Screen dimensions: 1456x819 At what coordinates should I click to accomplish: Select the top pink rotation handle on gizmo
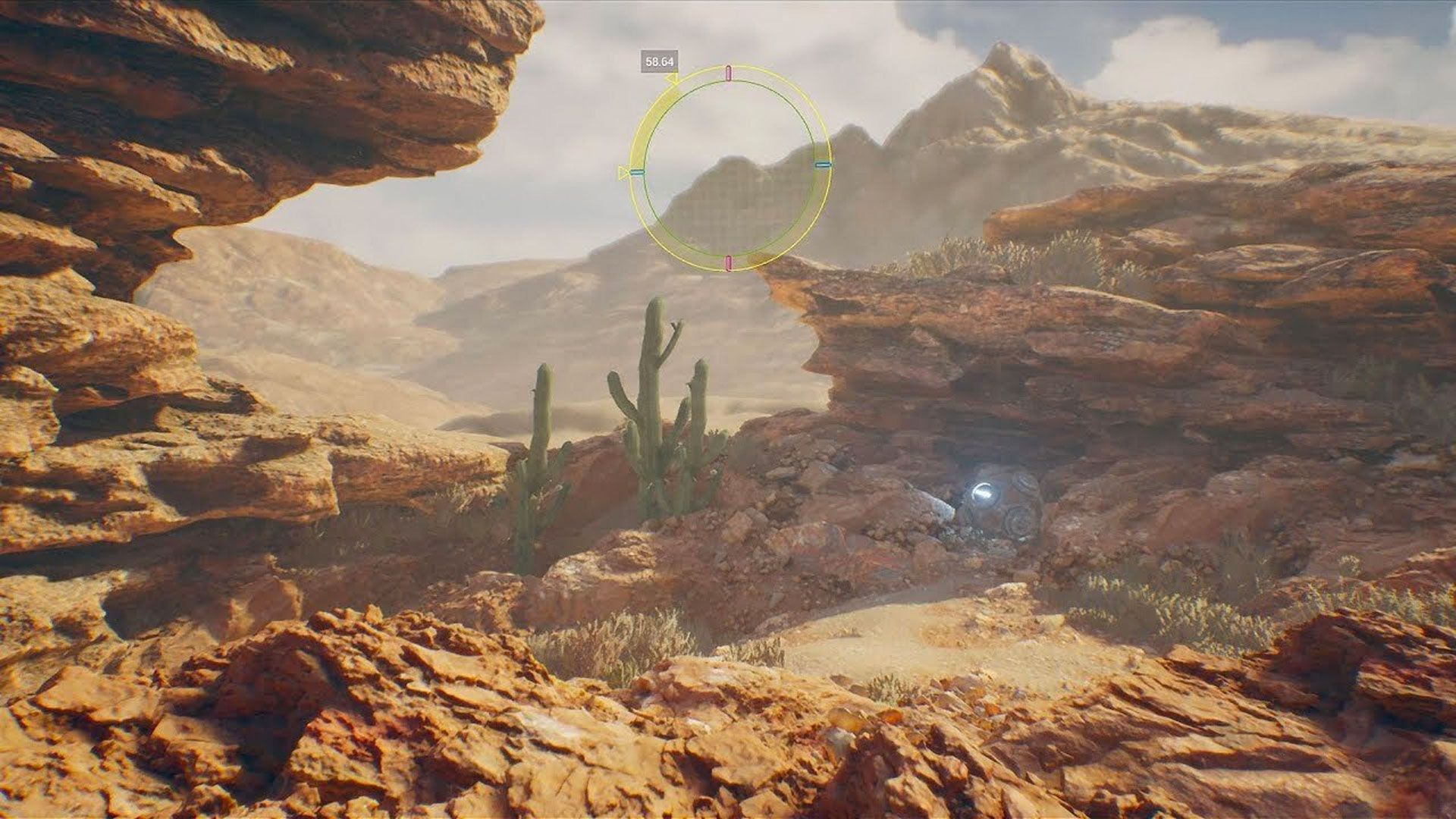(727, 71)
